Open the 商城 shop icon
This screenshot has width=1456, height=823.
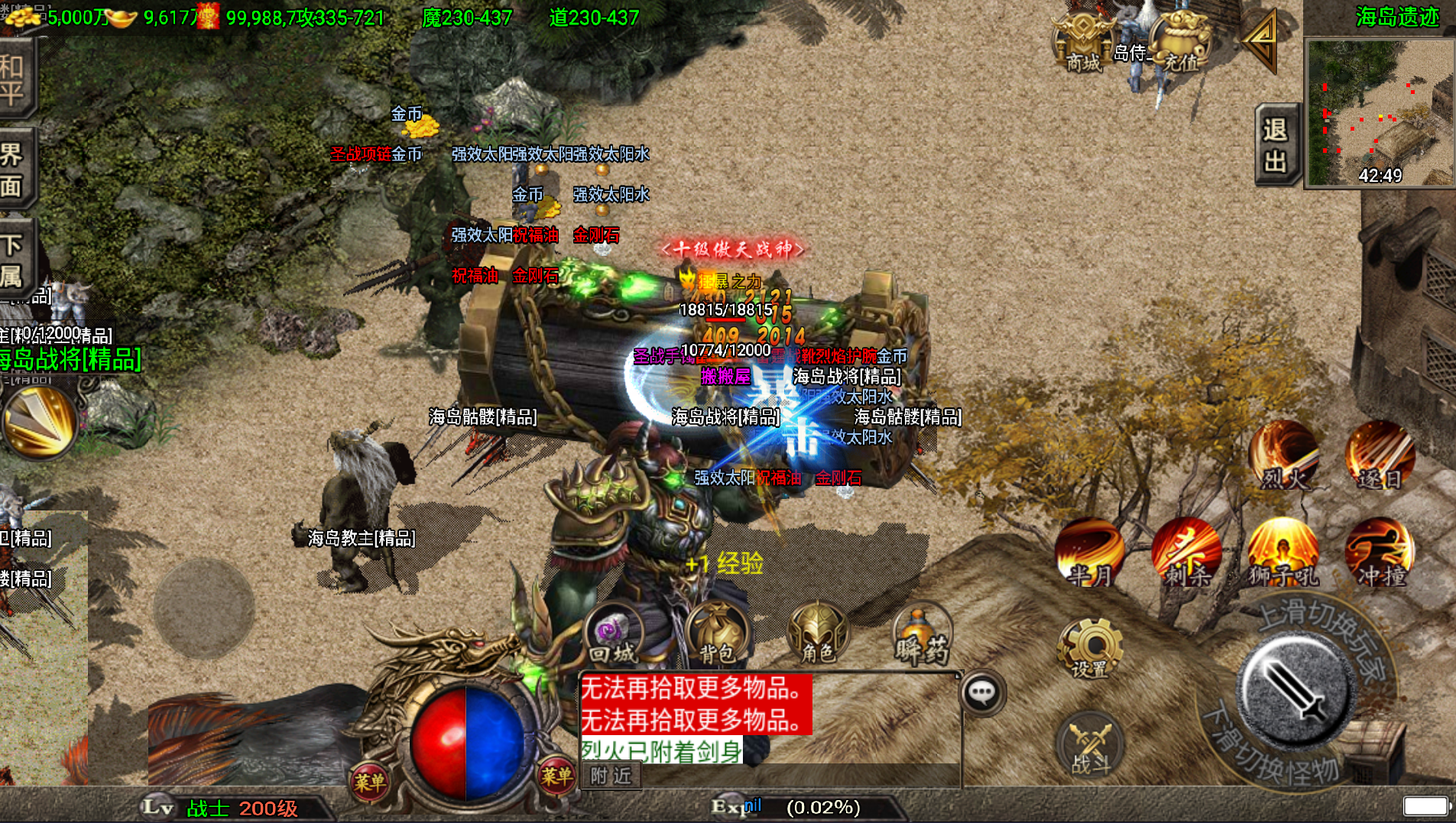[x=1083, y=42]
